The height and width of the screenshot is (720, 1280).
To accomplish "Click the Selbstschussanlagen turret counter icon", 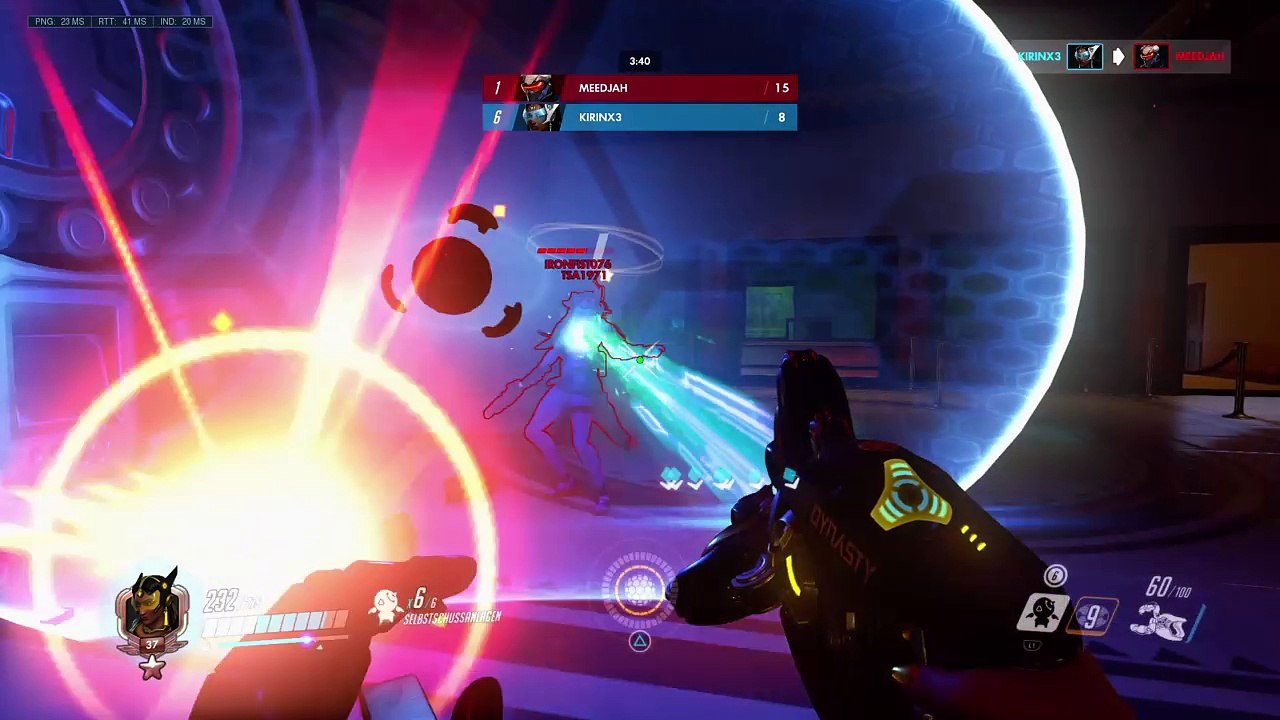I will [385, 603].
